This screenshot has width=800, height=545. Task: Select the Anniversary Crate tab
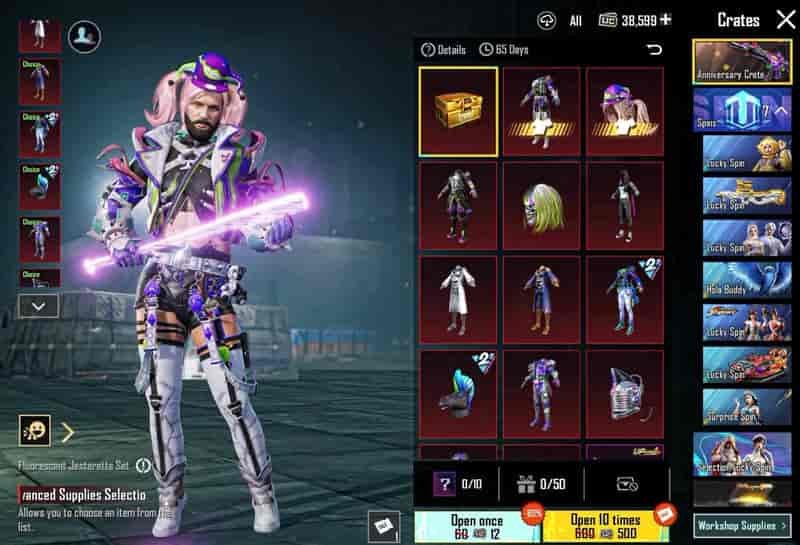742,61
